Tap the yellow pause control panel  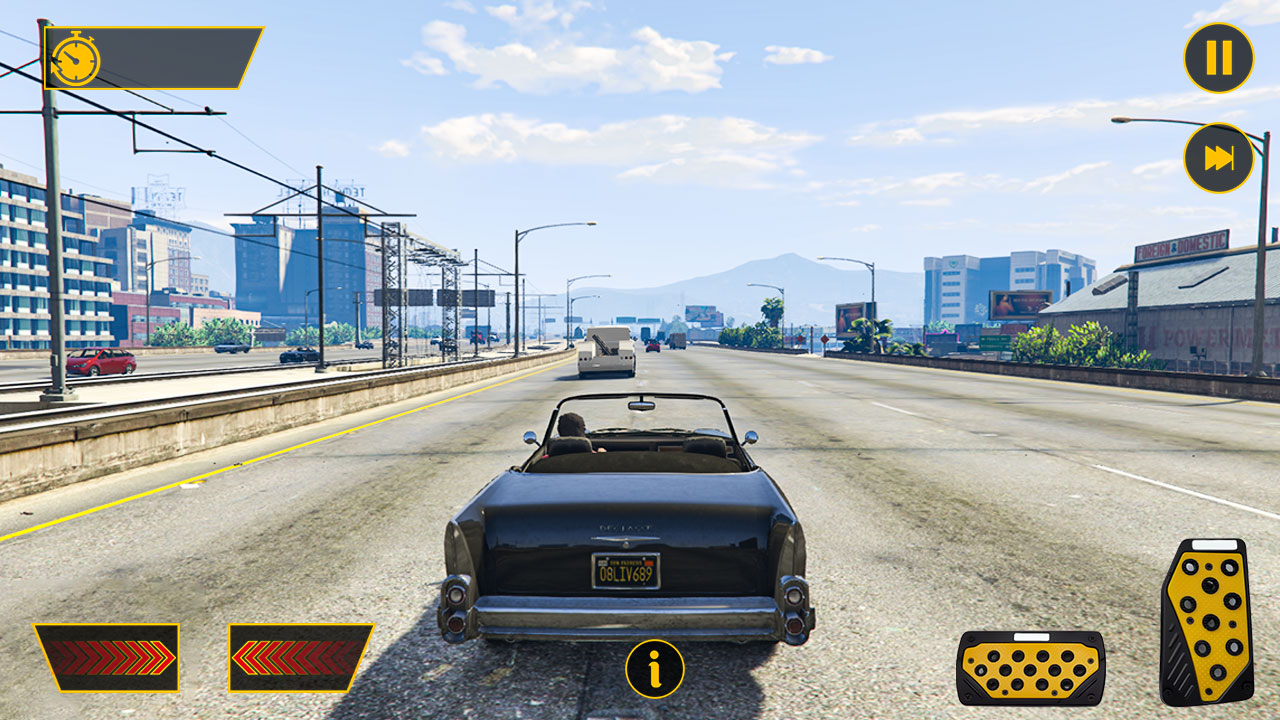pos(1217,57)
